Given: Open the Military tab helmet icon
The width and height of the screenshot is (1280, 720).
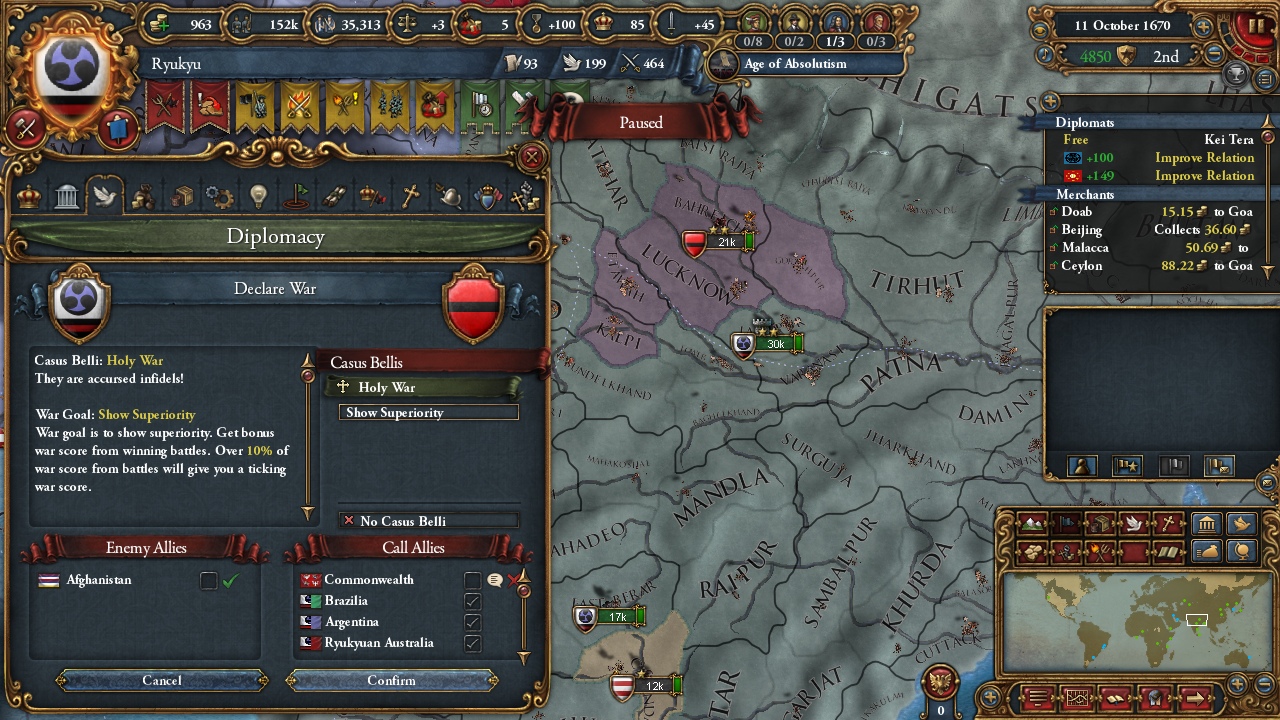Looking at the screenshot, I should coord(449,196).
